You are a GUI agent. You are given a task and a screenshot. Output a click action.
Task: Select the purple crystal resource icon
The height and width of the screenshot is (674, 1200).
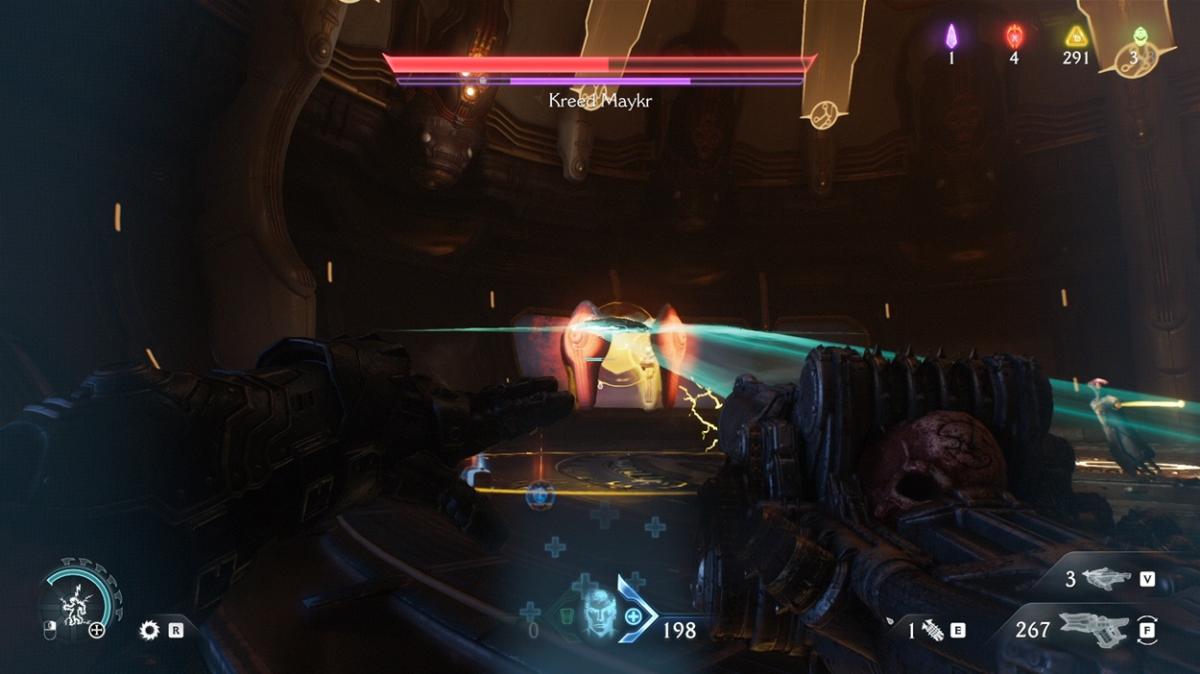point(951,37)
